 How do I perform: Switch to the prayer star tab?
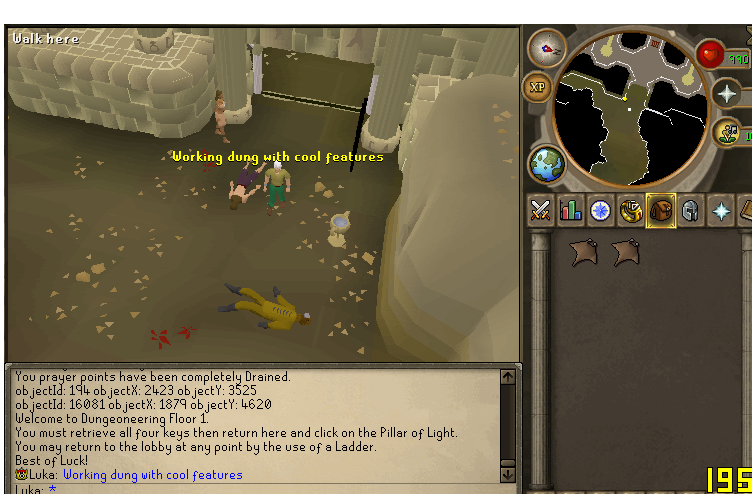[721, 211]
